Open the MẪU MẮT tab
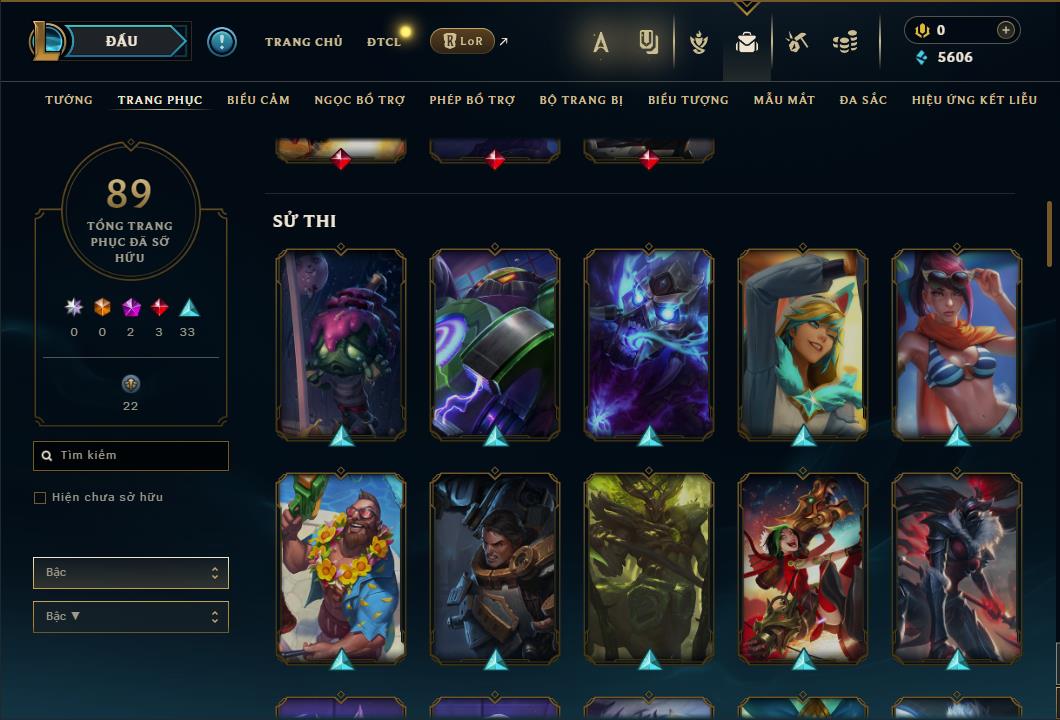 tap(784, 100)
